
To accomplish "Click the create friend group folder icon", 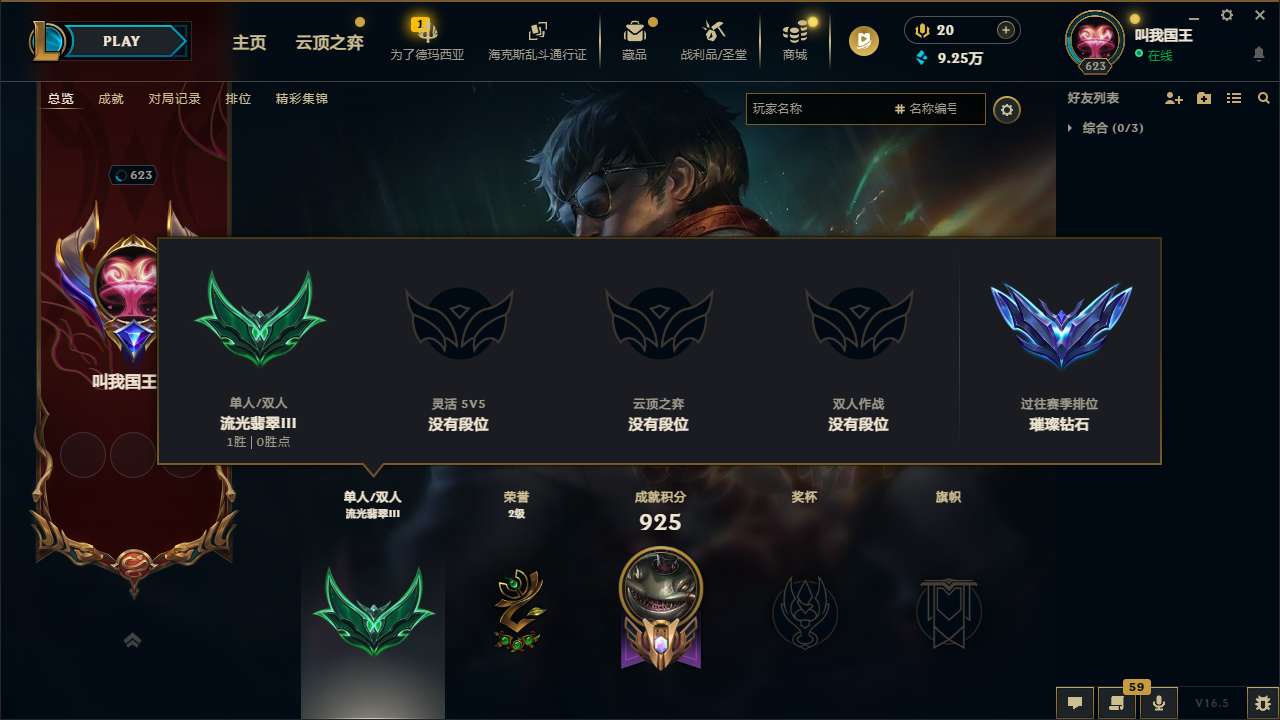I will tap(1204, 98).
